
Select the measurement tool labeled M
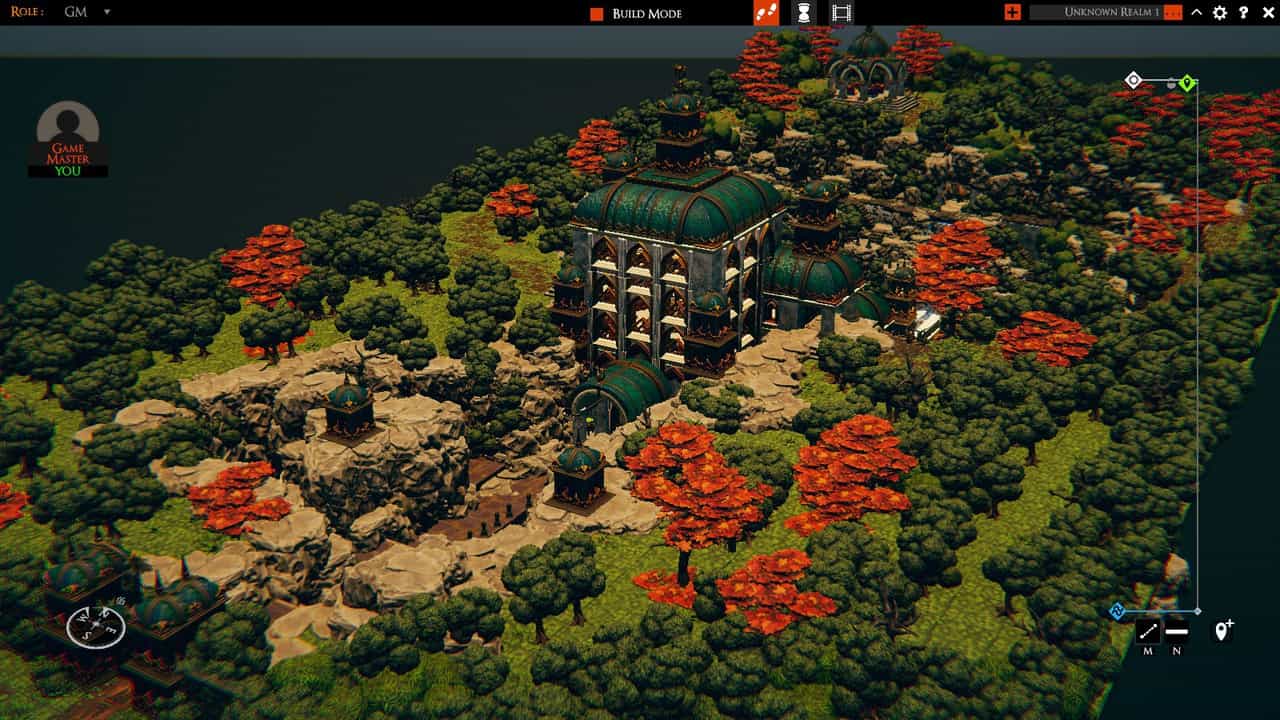click(x=1148, y=630)
